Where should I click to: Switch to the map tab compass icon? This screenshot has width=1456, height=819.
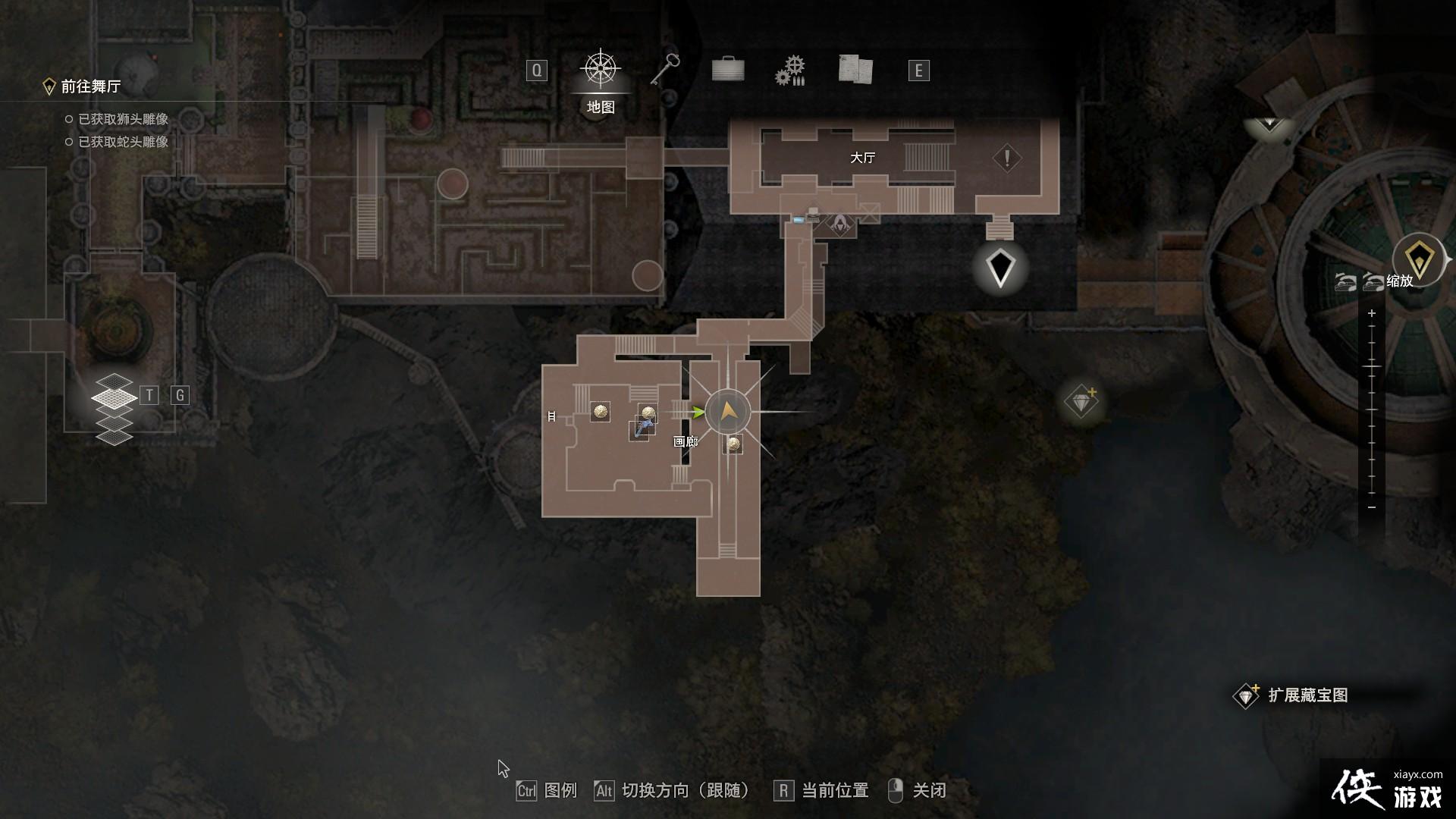[x=601, y=70]
